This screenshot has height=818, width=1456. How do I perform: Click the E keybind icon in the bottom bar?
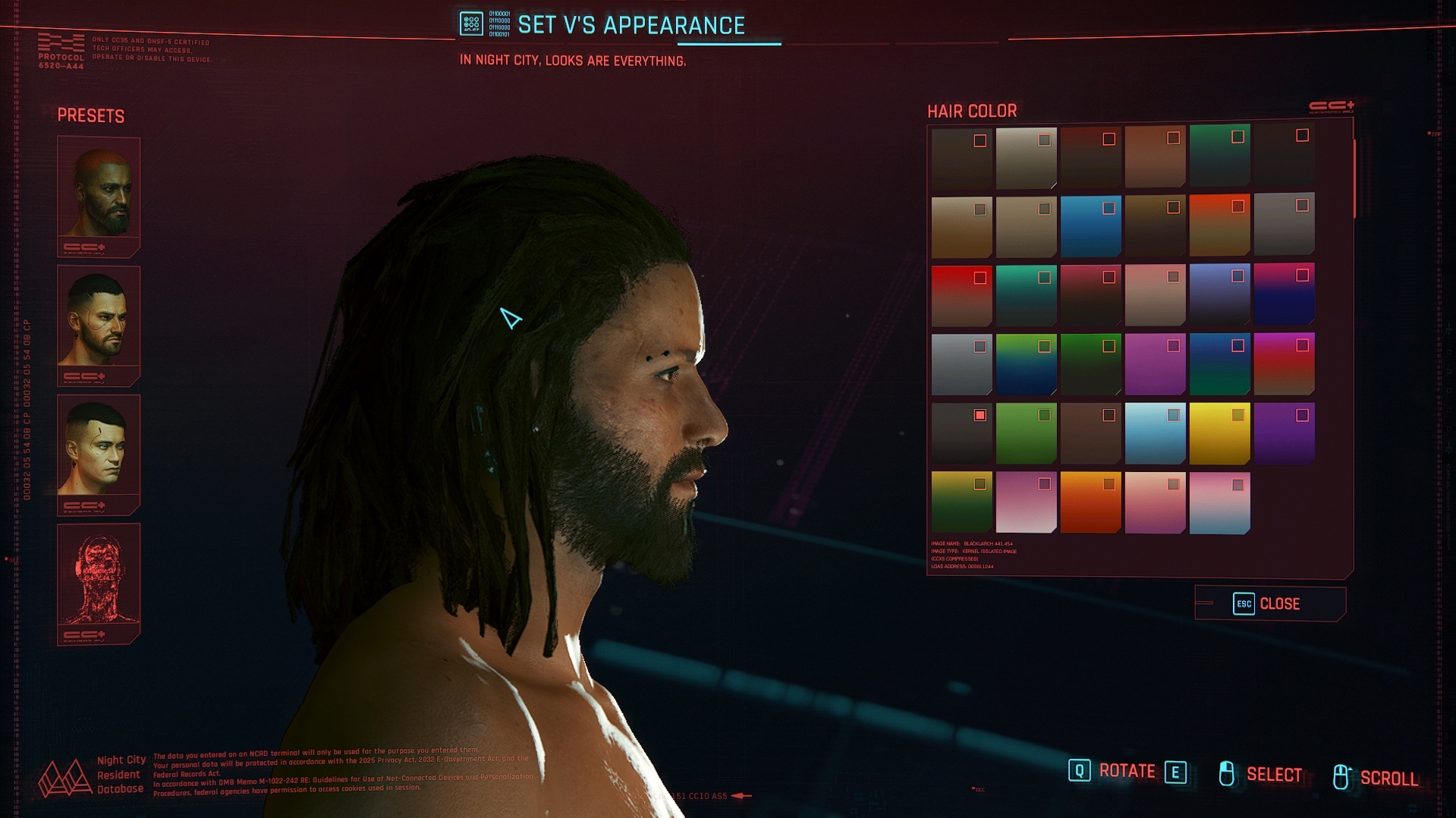(1175, 771)
